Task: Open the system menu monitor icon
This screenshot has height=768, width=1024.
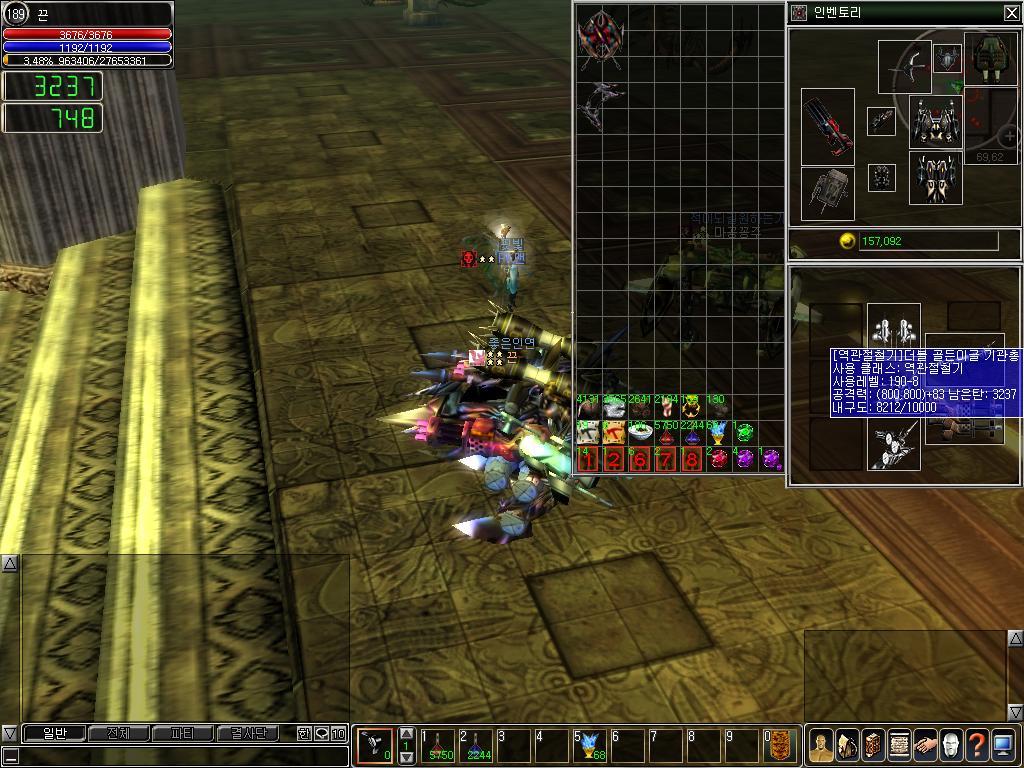Action: click(x=1003, y=744)
